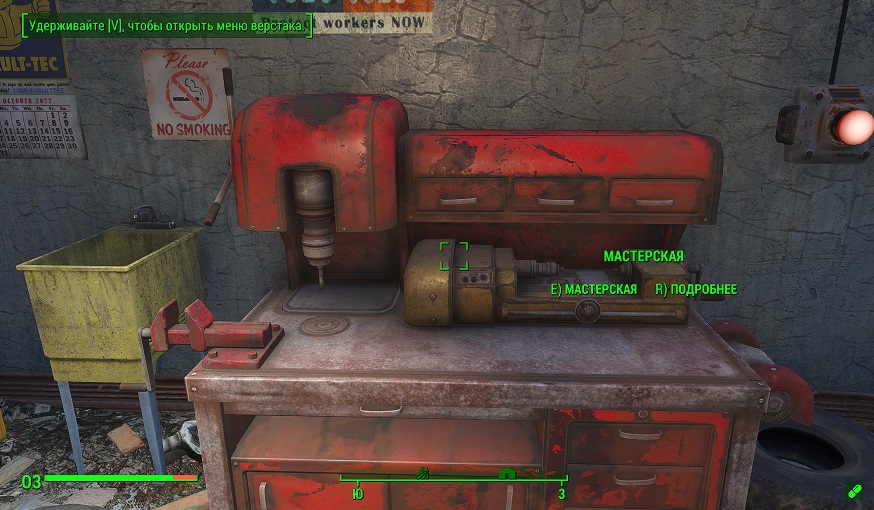
Task: Click the house marker on the compass
Action: click(x=507, y=474)
